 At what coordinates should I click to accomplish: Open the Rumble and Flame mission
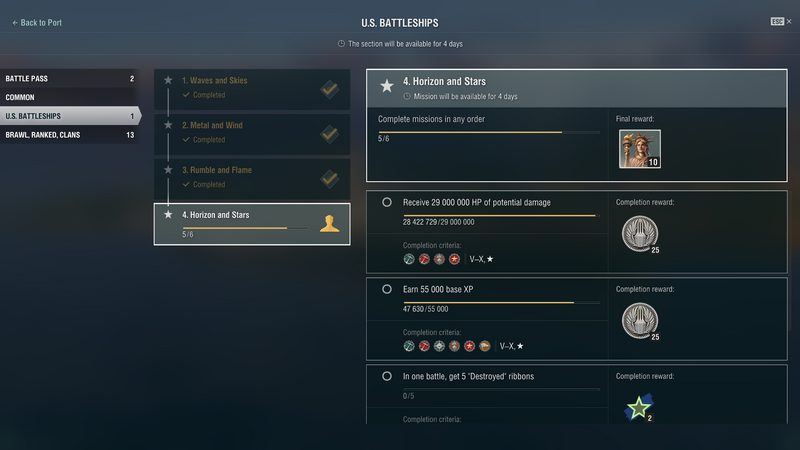pyautogui.click(x=252, y=177)
